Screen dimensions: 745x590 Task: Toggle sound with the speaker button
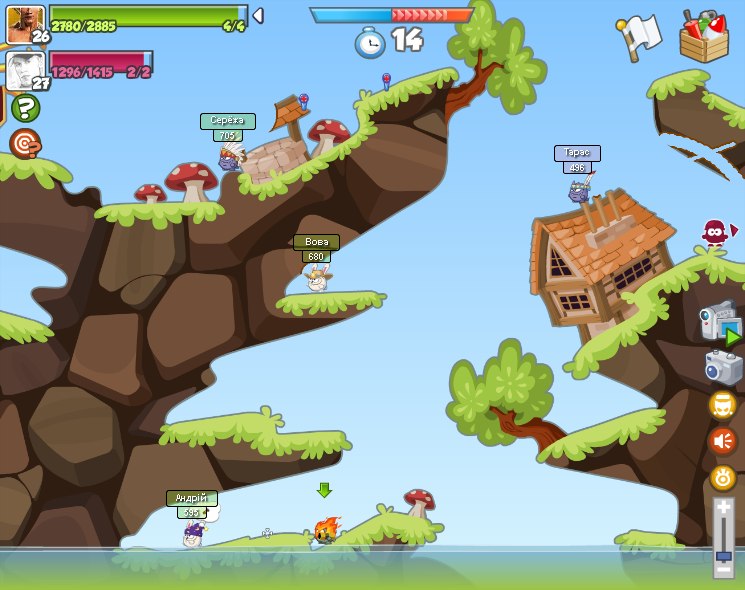pyautogui.click(x=723, y=440)
